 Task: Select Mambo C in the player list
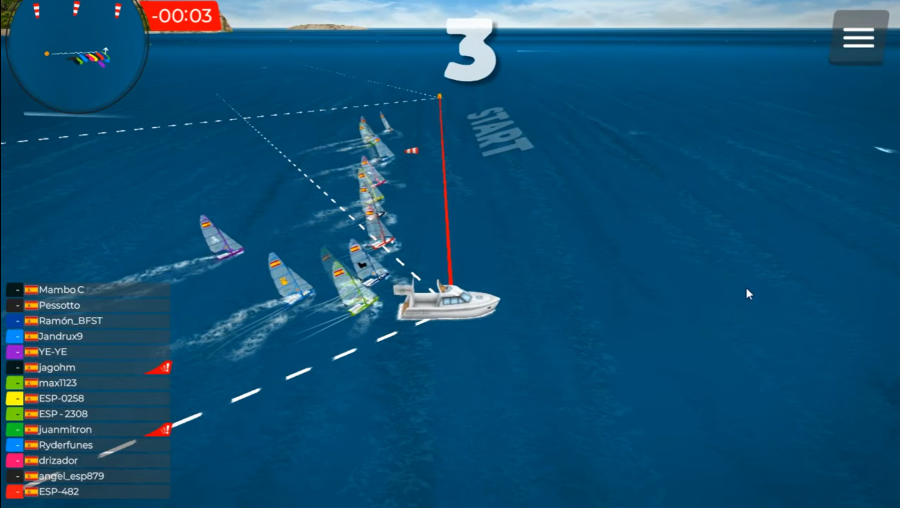[88, 289]
